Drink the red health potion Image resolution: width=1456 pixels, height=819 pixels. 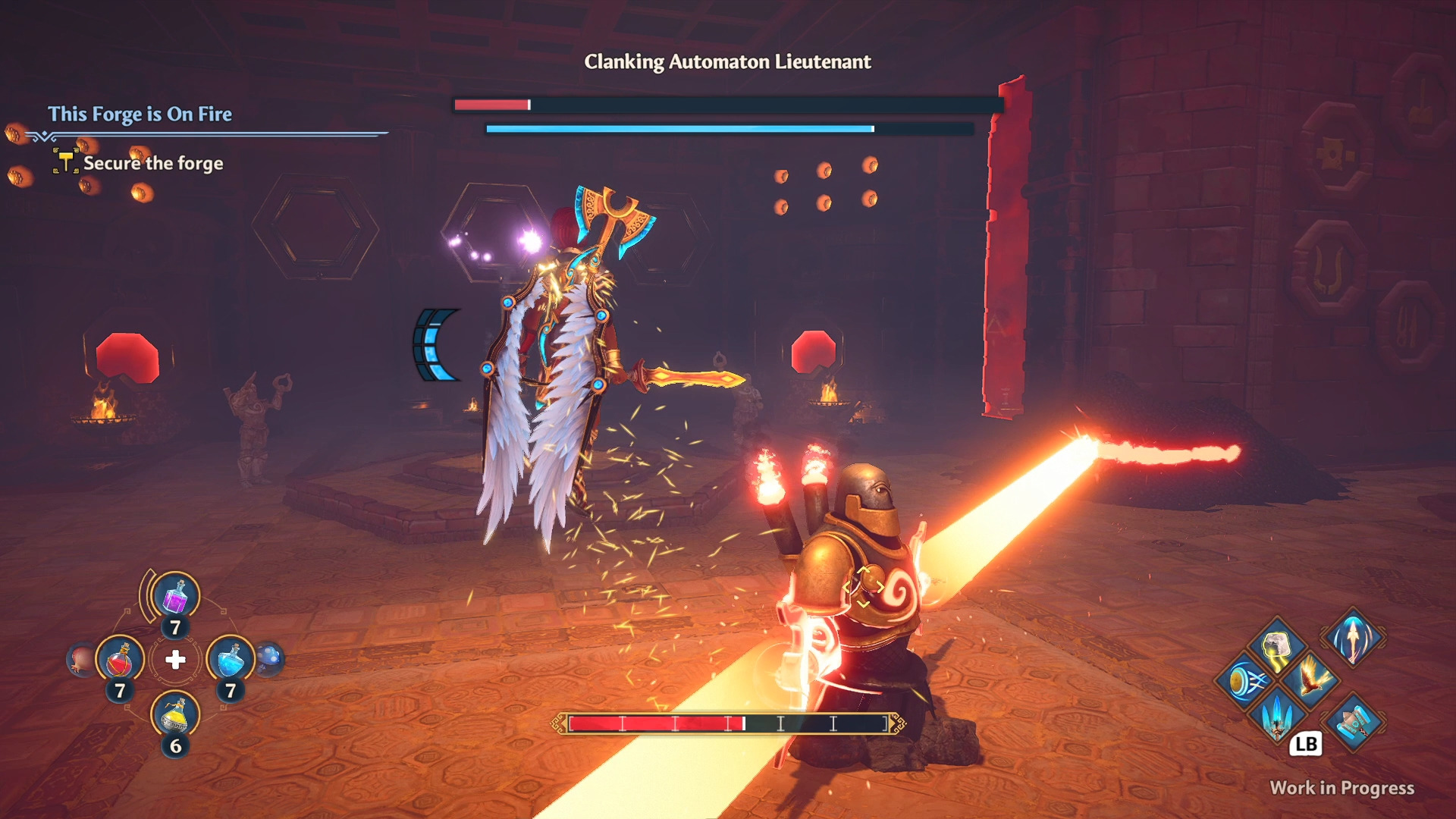(120, 660)
